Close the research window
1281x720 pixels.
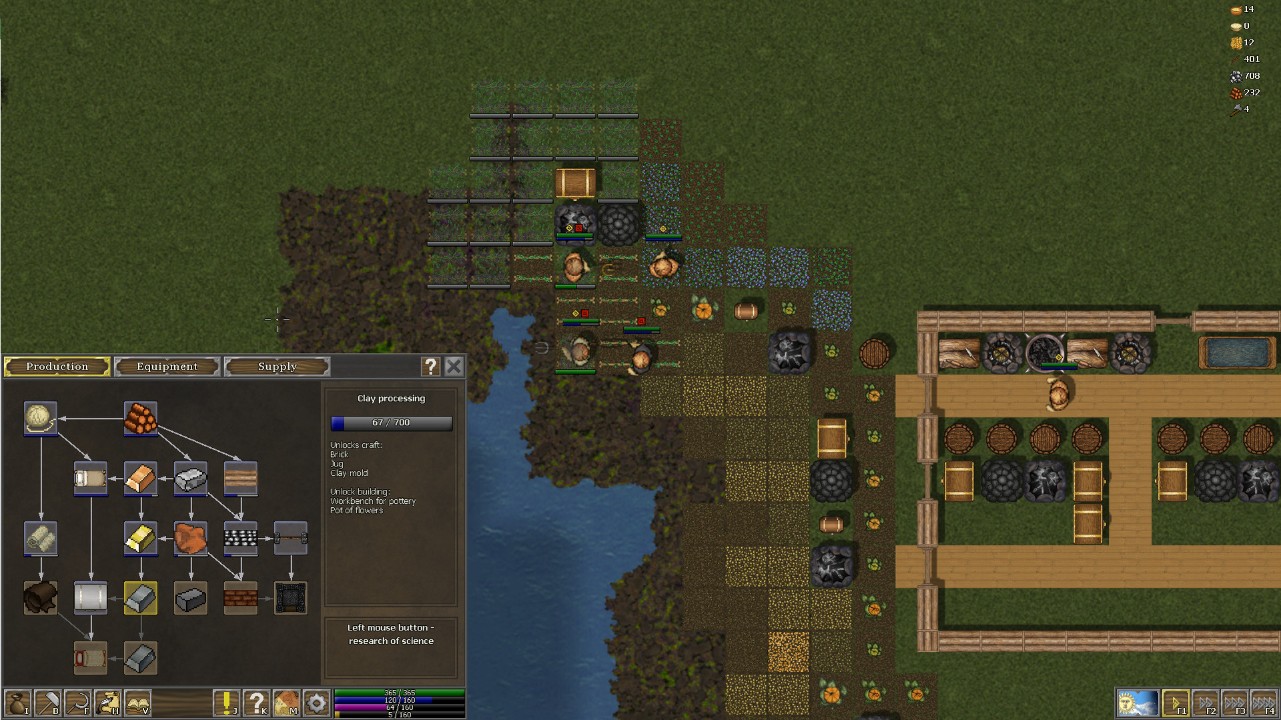coord(454,367)
